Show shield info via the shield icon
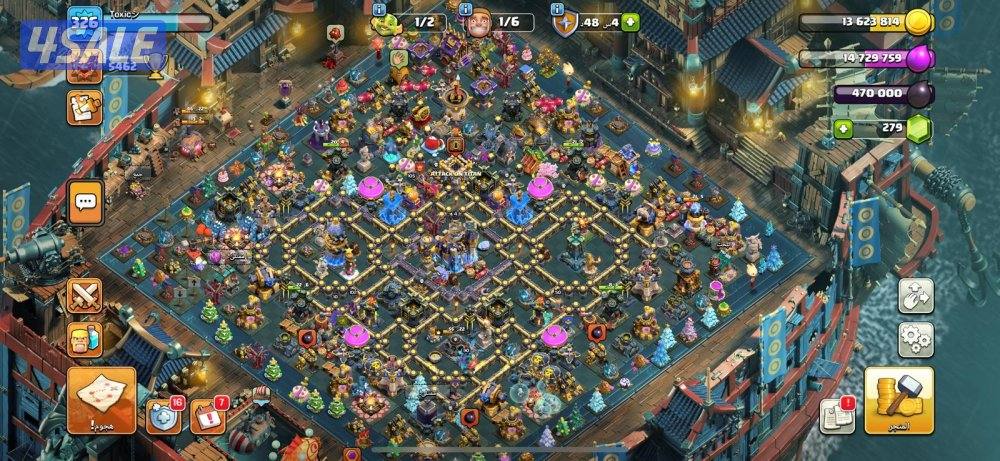This screenshot has width=1000, height=461. [x=564, y=21]
